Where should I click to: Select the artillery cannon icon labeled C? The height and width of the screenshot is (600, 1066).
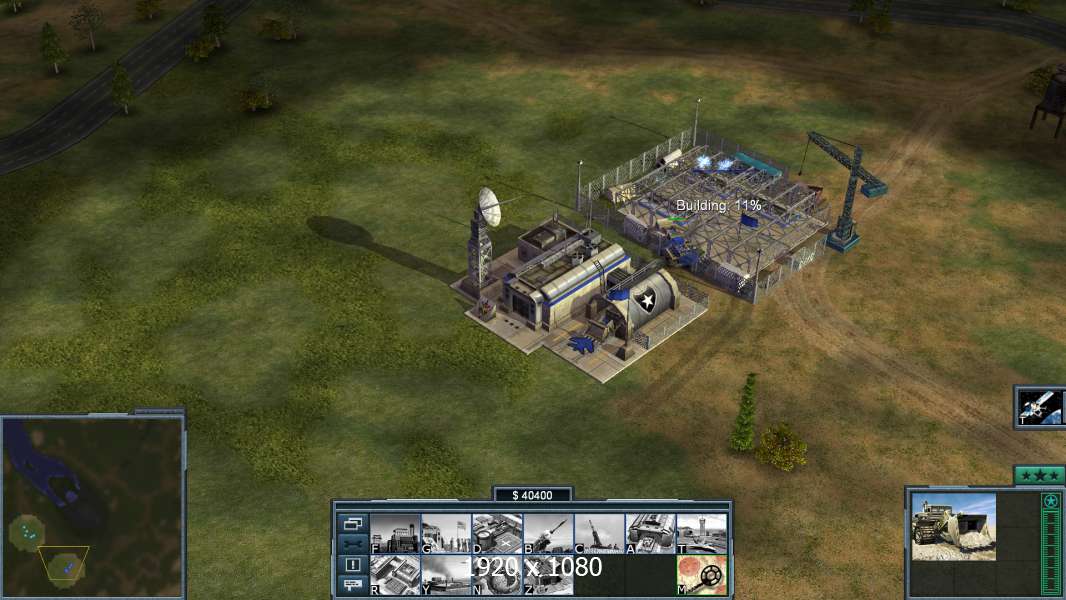[599, 534]
